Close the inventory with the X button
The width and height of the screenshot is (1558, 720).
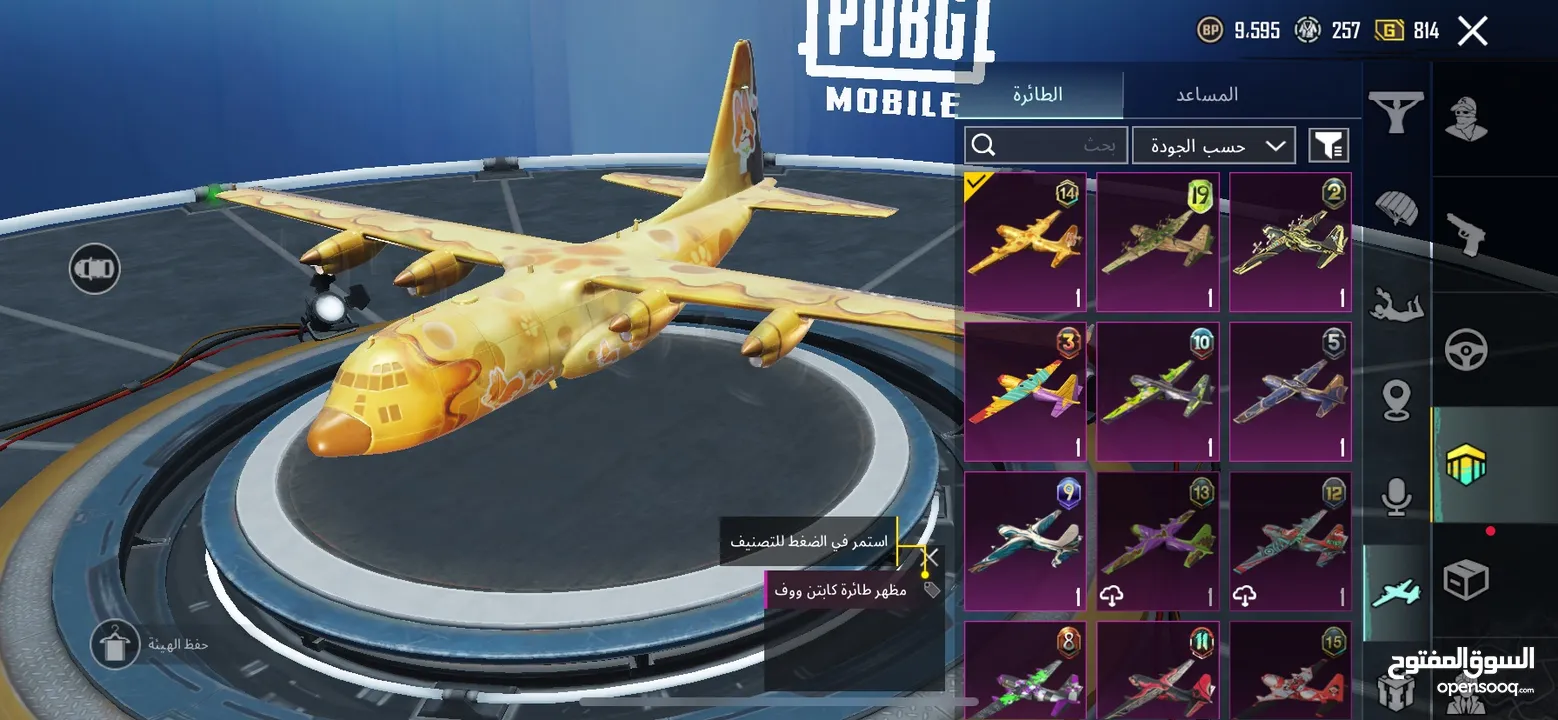pyautogui.click(x=1472, y=31)
